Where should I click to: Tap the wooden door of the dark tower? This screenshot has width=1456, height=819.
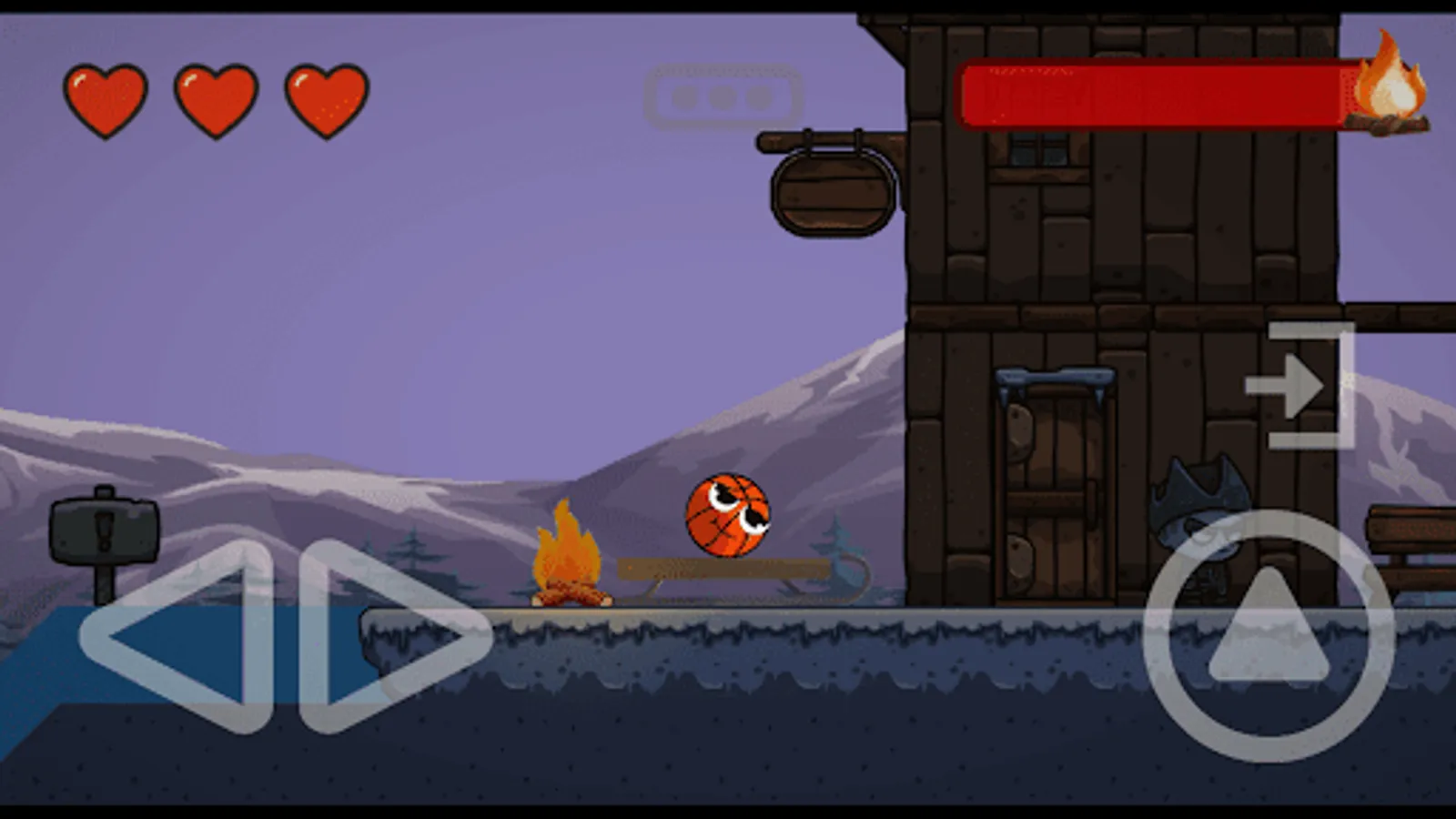[1056, 491]
